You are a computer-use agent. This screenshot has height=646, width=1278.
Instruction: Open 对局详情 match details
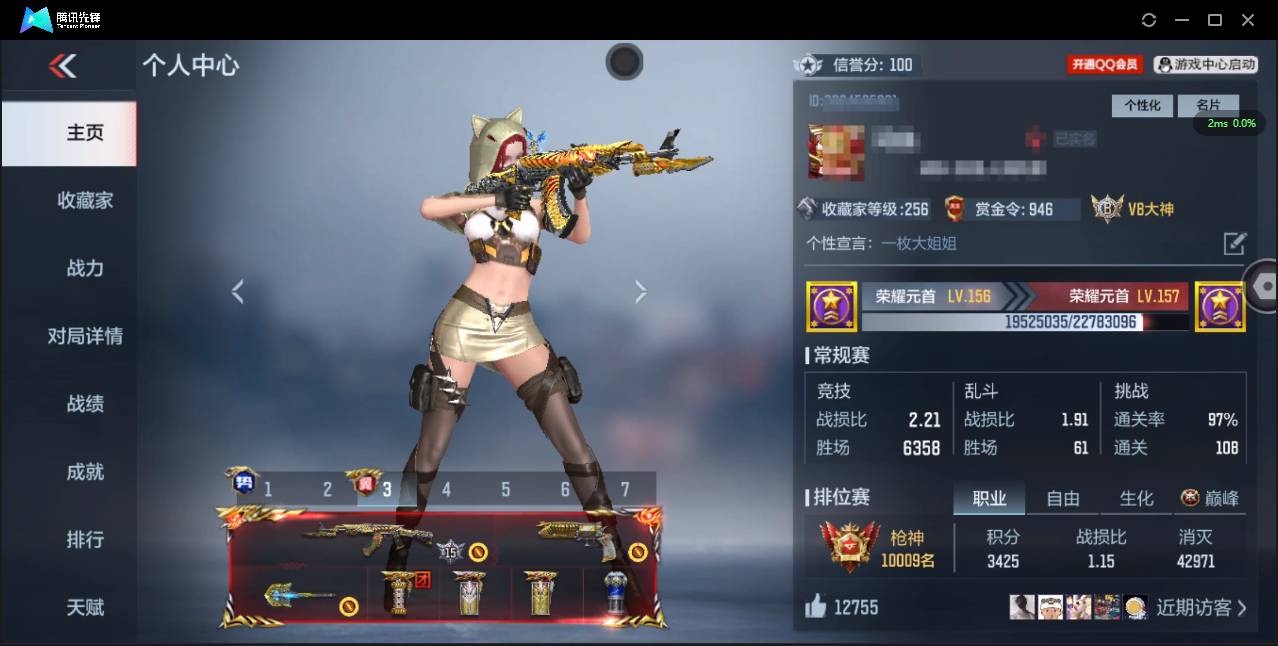(85, 336)
